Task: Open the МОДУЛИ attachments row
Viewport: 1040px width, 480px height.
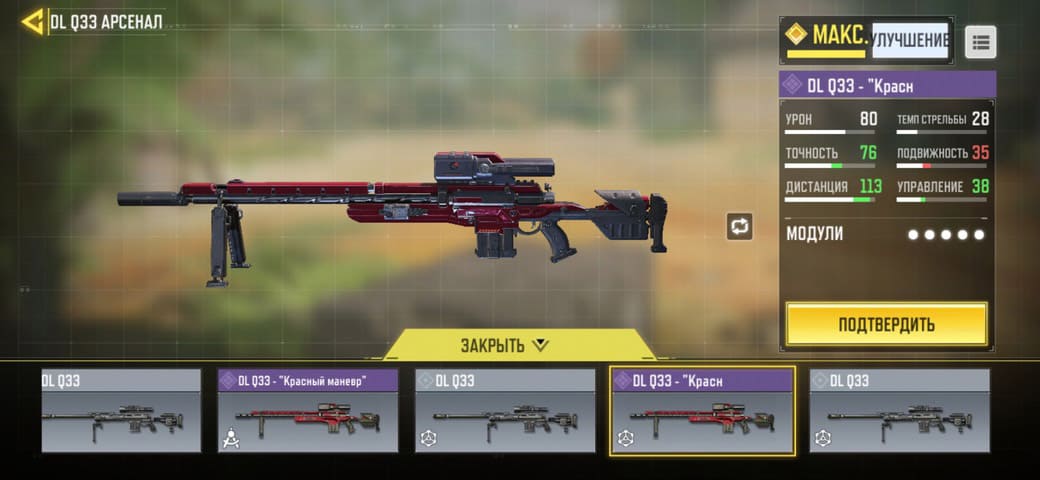Action: 886,234
